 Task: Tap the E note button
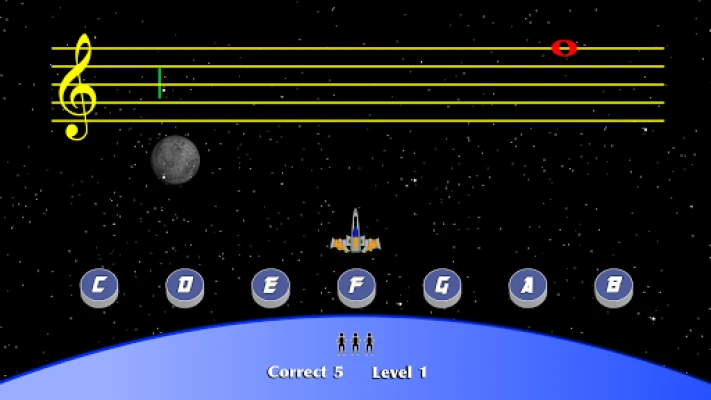point(270,286)
